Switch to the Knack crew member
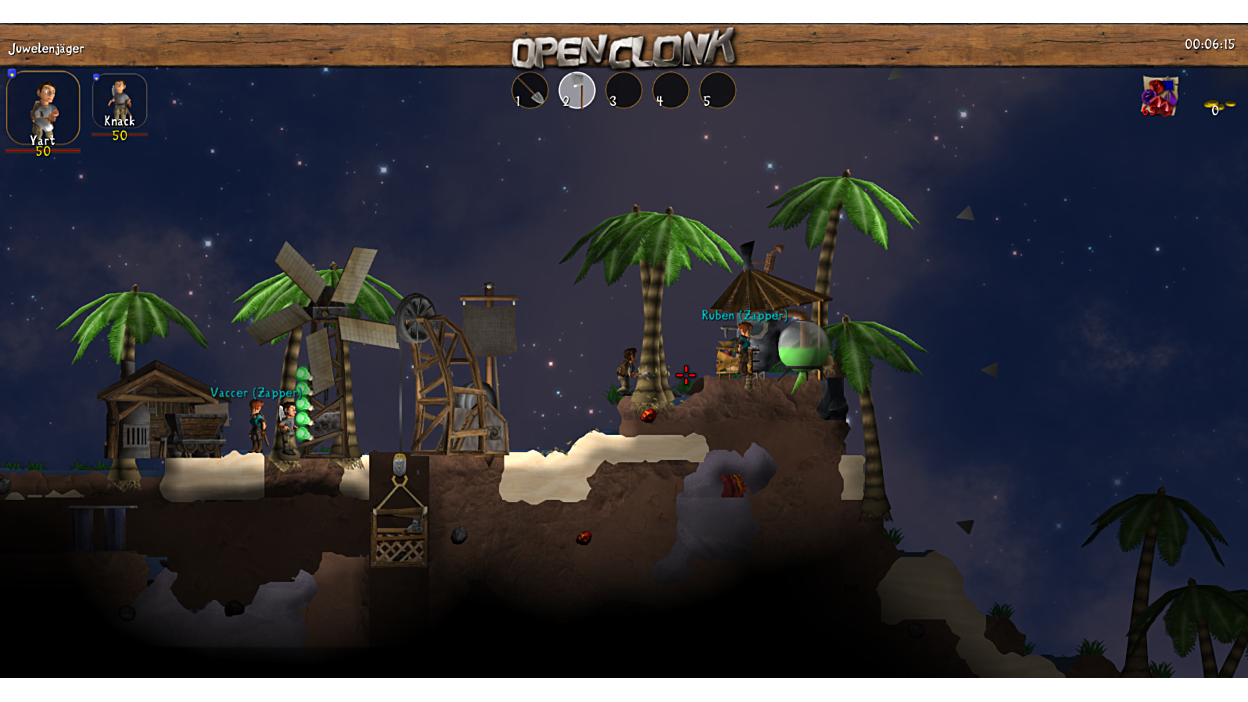This screenshot has width=1248, height=702. click(x=119, y=100)
